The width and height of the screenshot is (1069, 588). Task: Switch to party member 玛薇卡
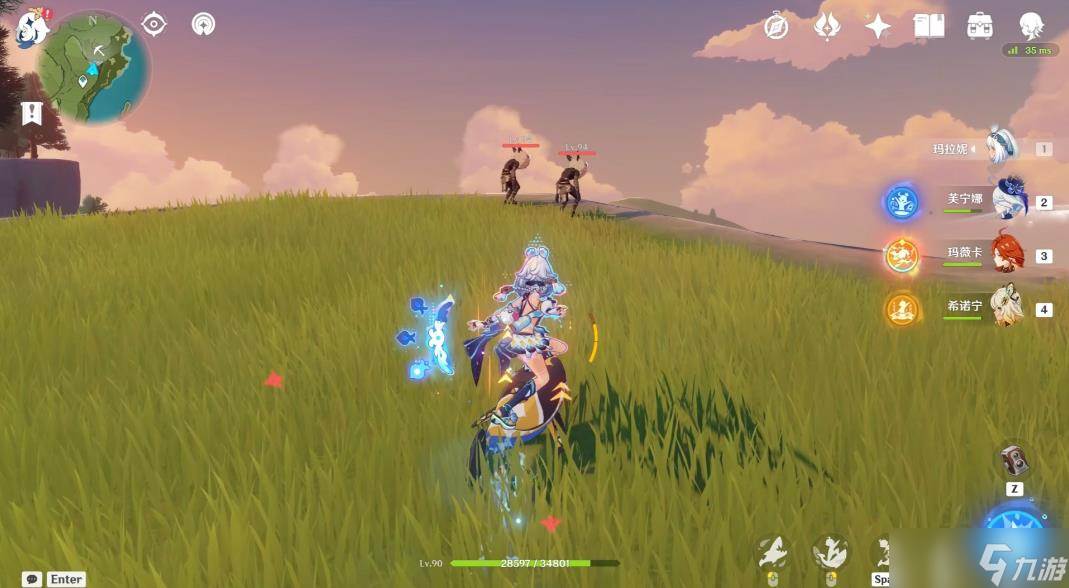[x=1008, y=254]
